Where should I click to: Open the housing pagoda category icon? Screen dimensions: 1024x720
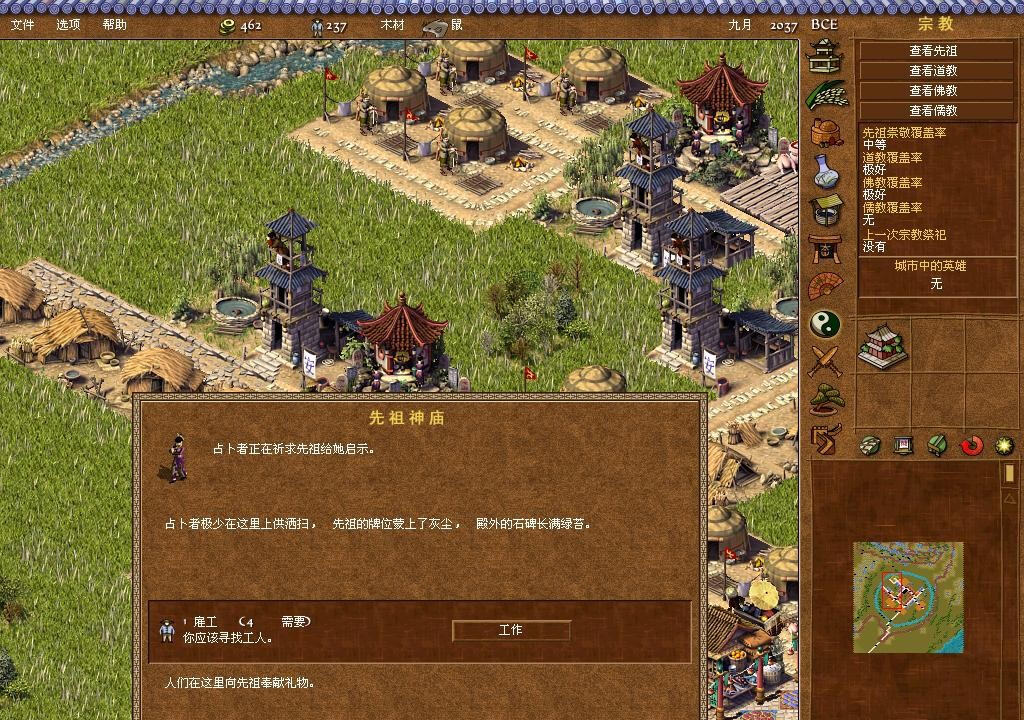[x=825, y=55]
